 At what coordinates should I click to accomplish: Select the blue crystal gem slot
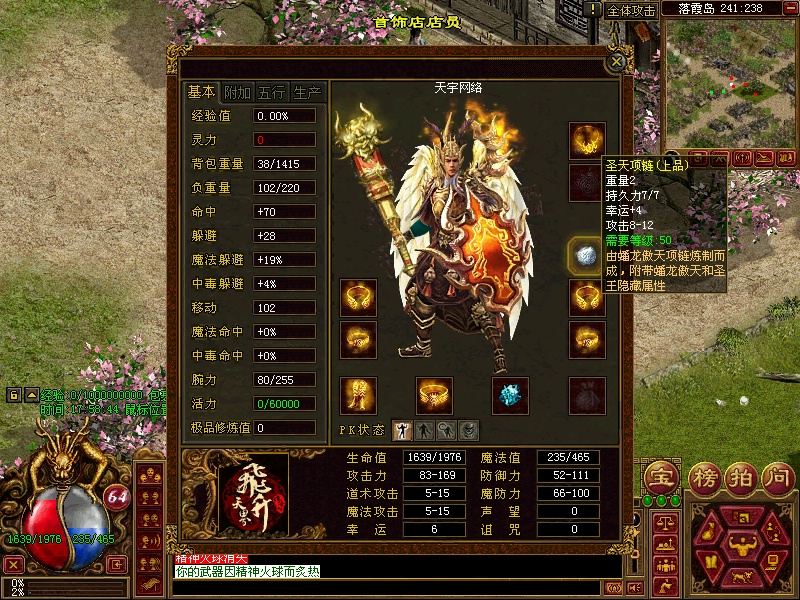pyautogui.click(x=511, y=395)
